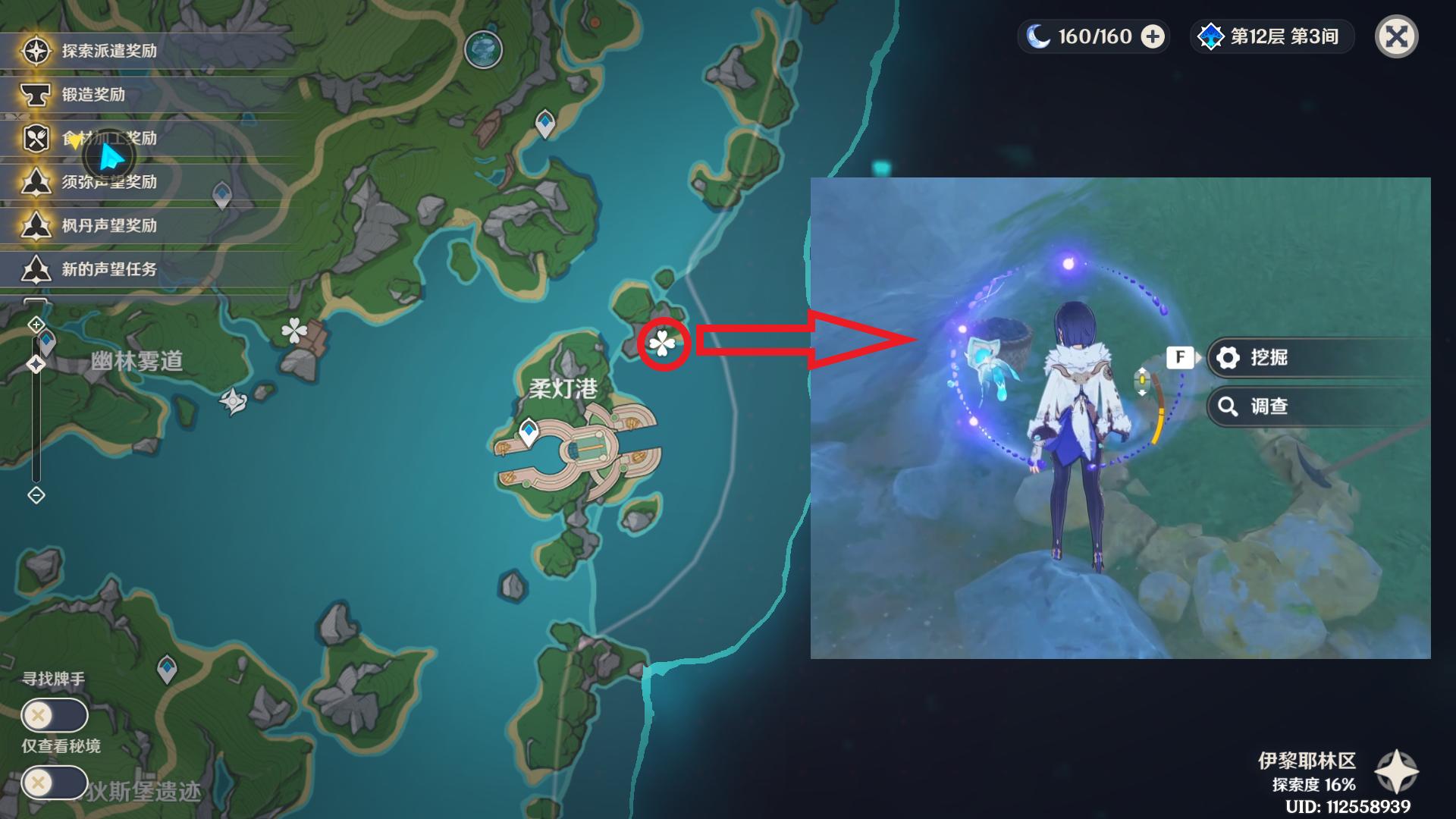Choose the 调查 interaction option

click(x=1269, y=406)
